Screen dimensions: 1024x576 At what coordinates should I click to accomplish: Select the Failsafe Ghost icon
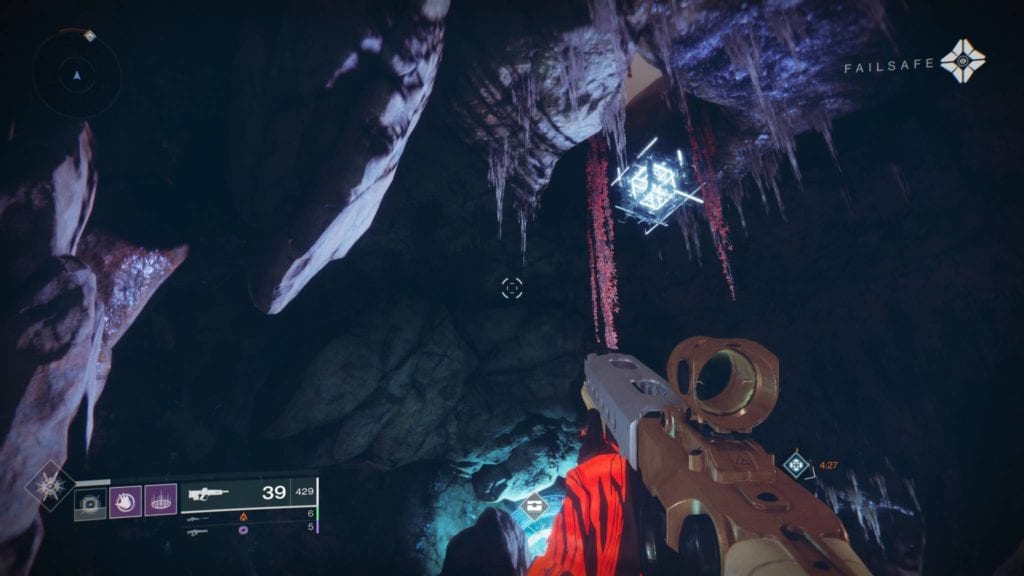point(963,62)
